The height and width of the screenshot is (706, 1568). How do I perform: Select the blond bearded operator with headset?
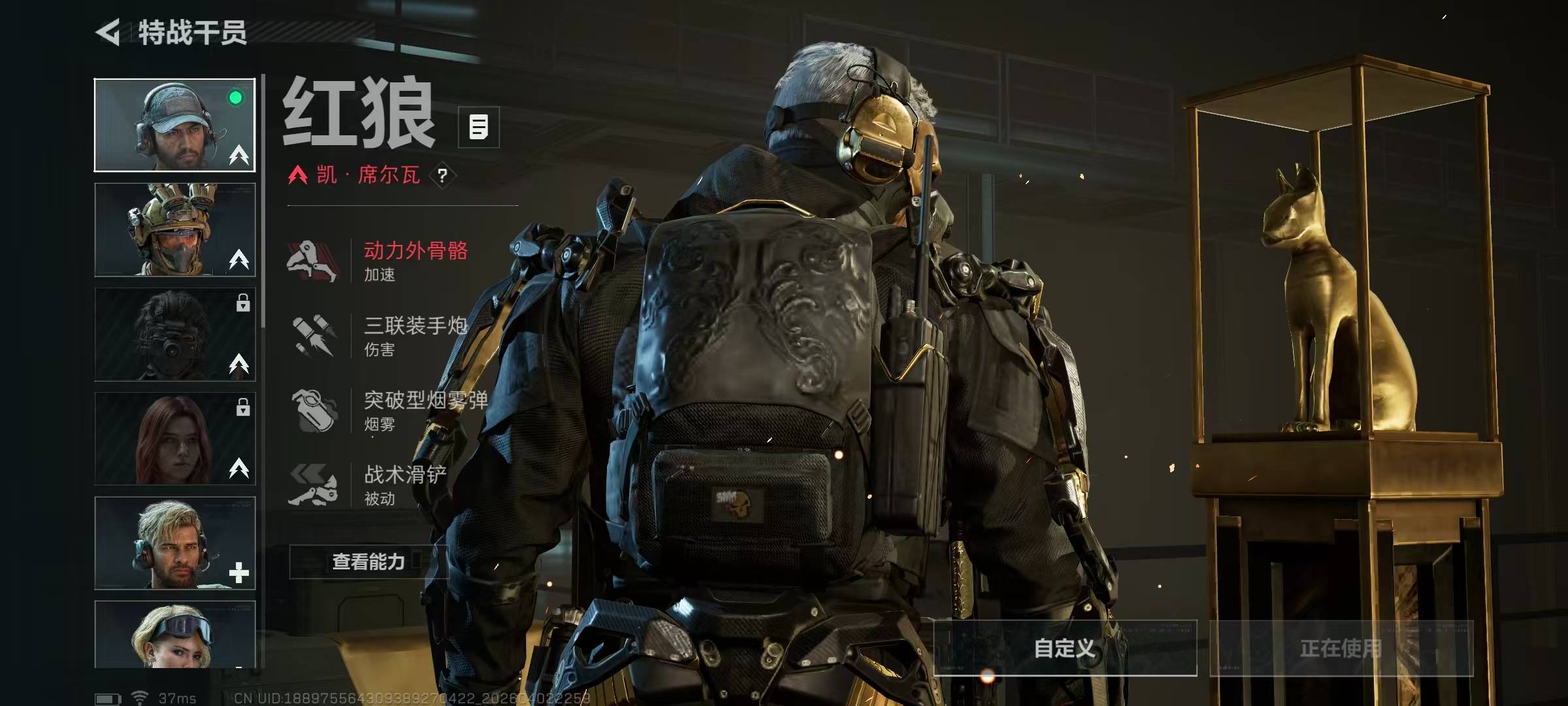click(x=175, y=543)
